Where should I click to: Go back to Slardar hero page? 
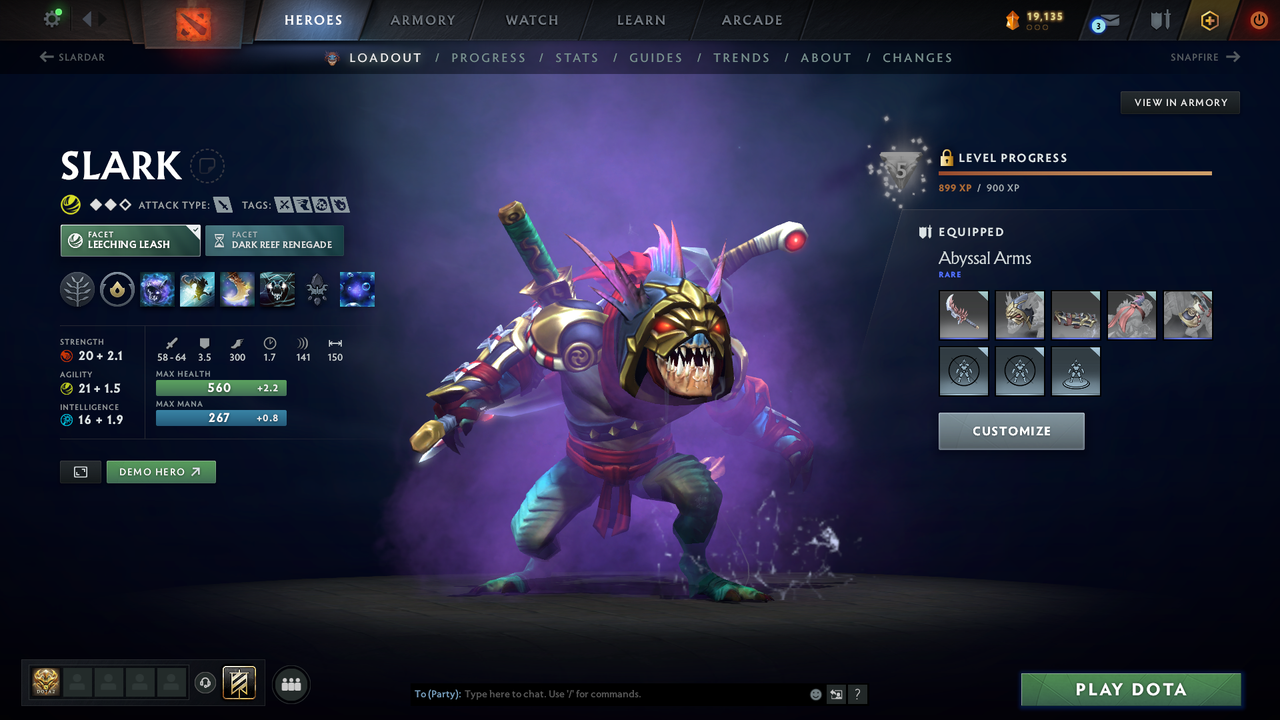72,57
